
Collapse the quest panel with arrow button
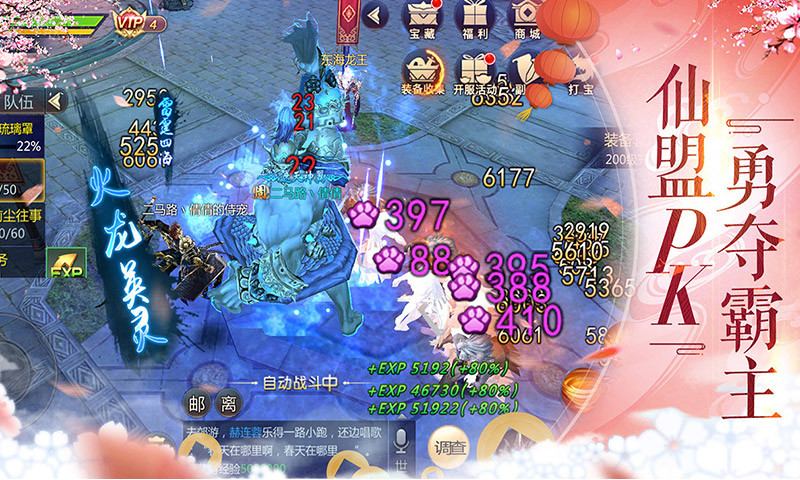pos(55,100)
